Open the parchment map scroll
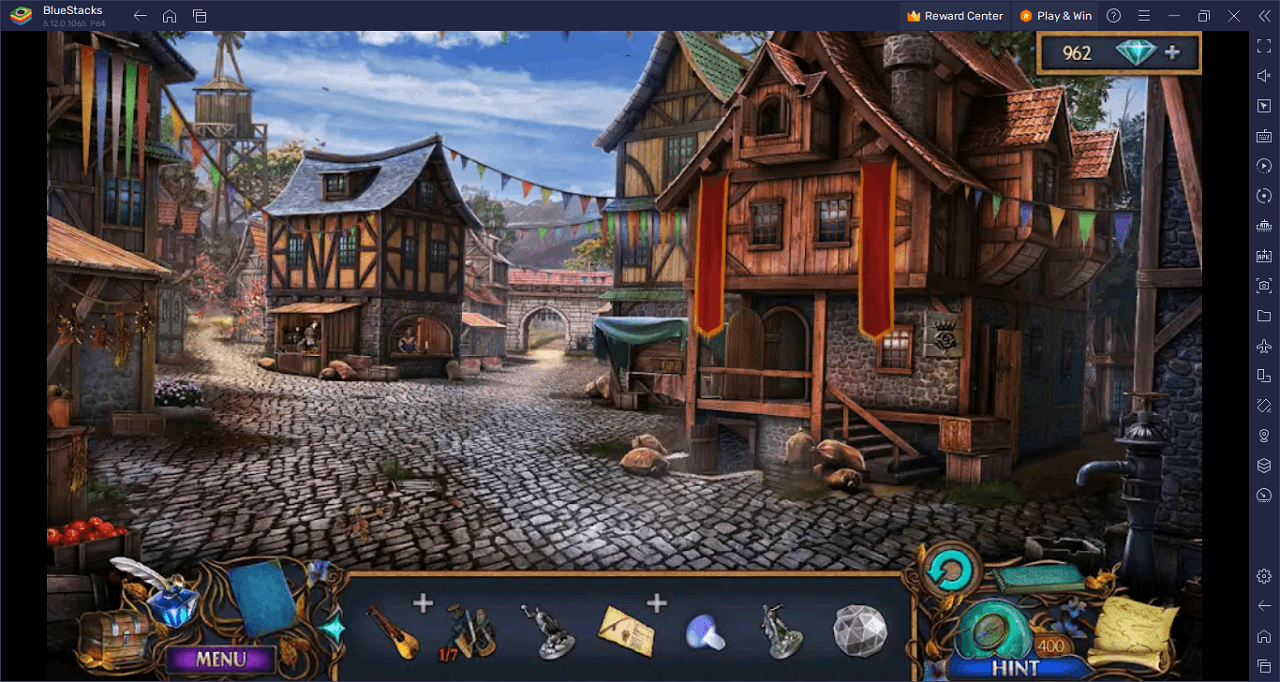Viewport: 1280px width, 682px height. point(1132,633)
